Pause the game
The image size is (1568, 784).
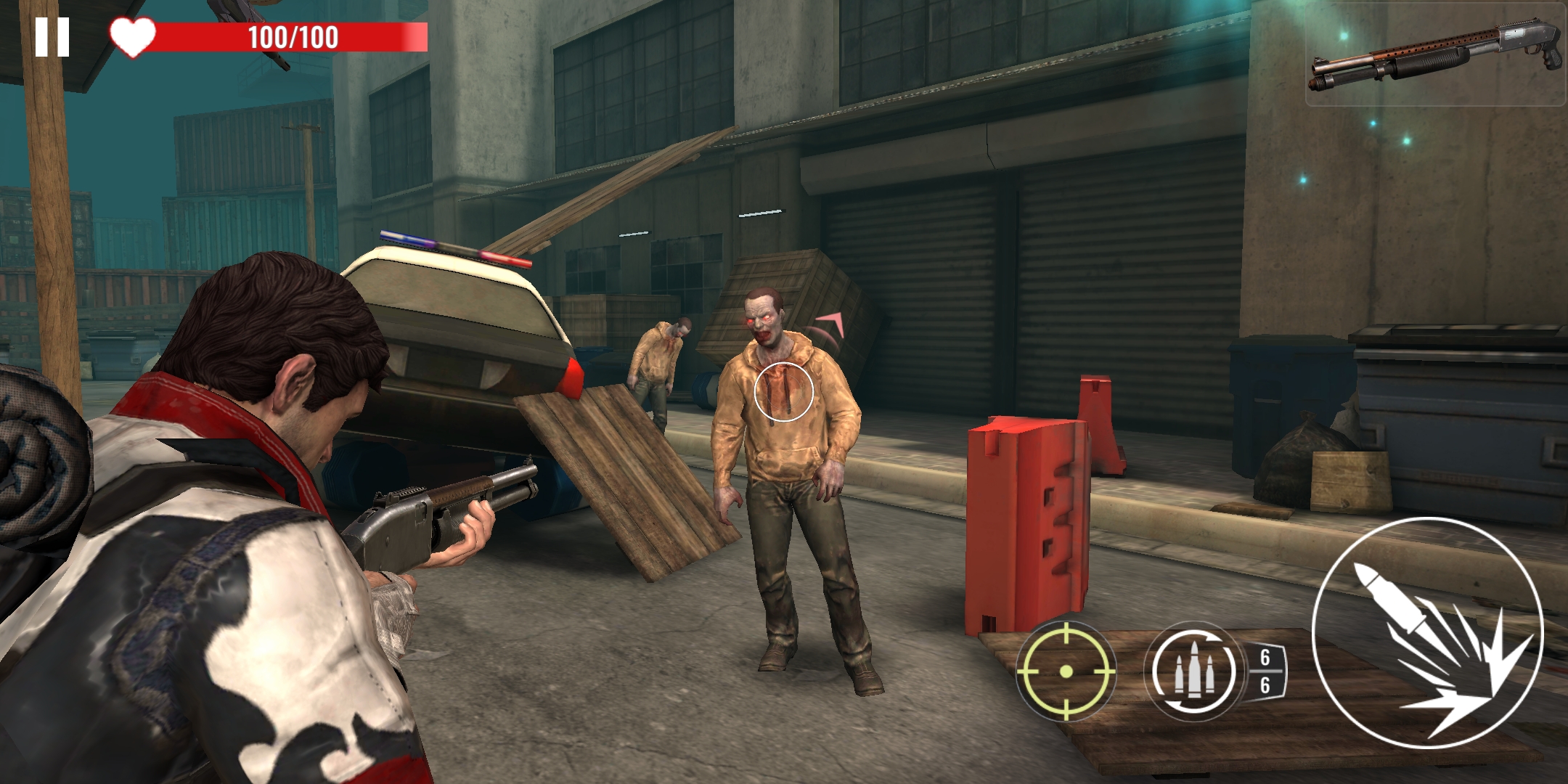point(52,37)
